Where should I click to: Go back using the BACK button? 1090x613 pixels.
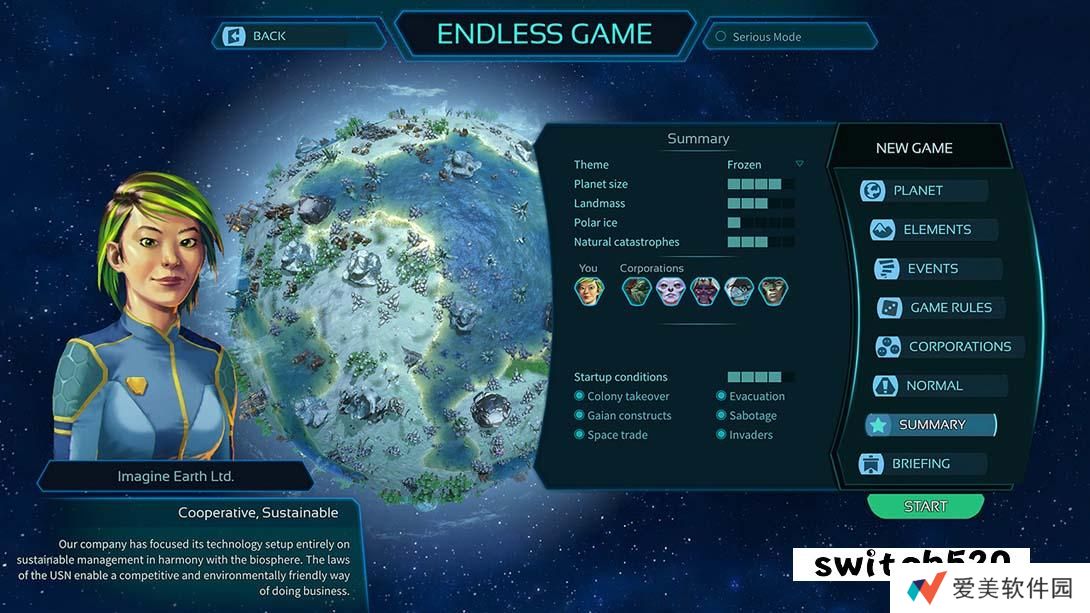coord(258,36)
